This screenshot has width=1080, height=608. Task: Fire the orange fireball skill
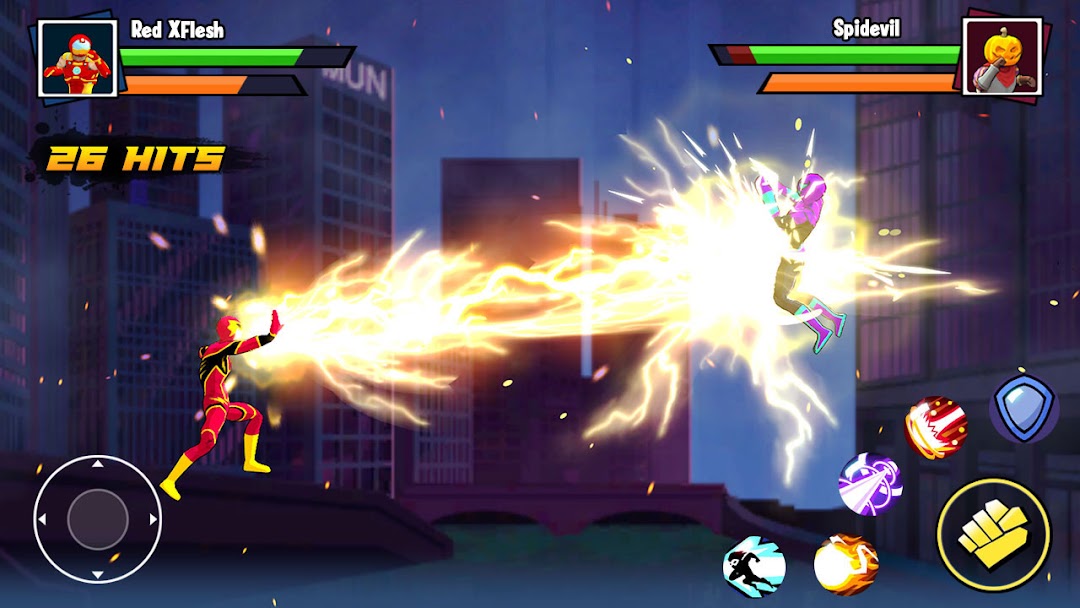coord(845,564)
